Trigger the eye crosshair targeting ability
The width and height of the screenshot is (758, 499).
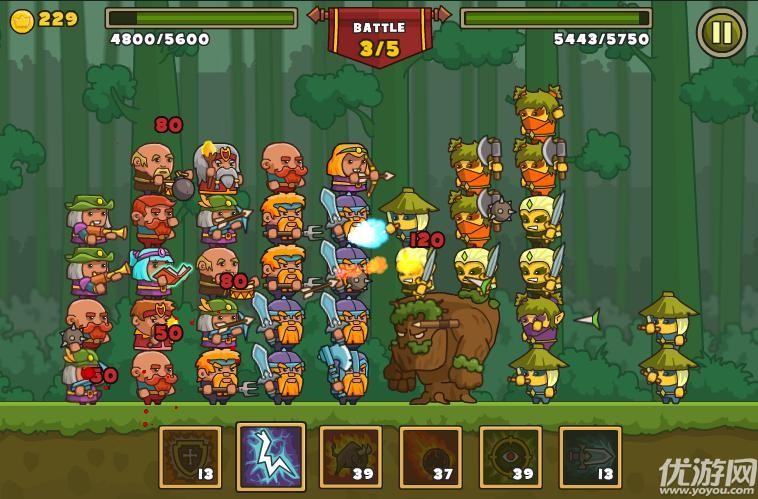[510, 457]
